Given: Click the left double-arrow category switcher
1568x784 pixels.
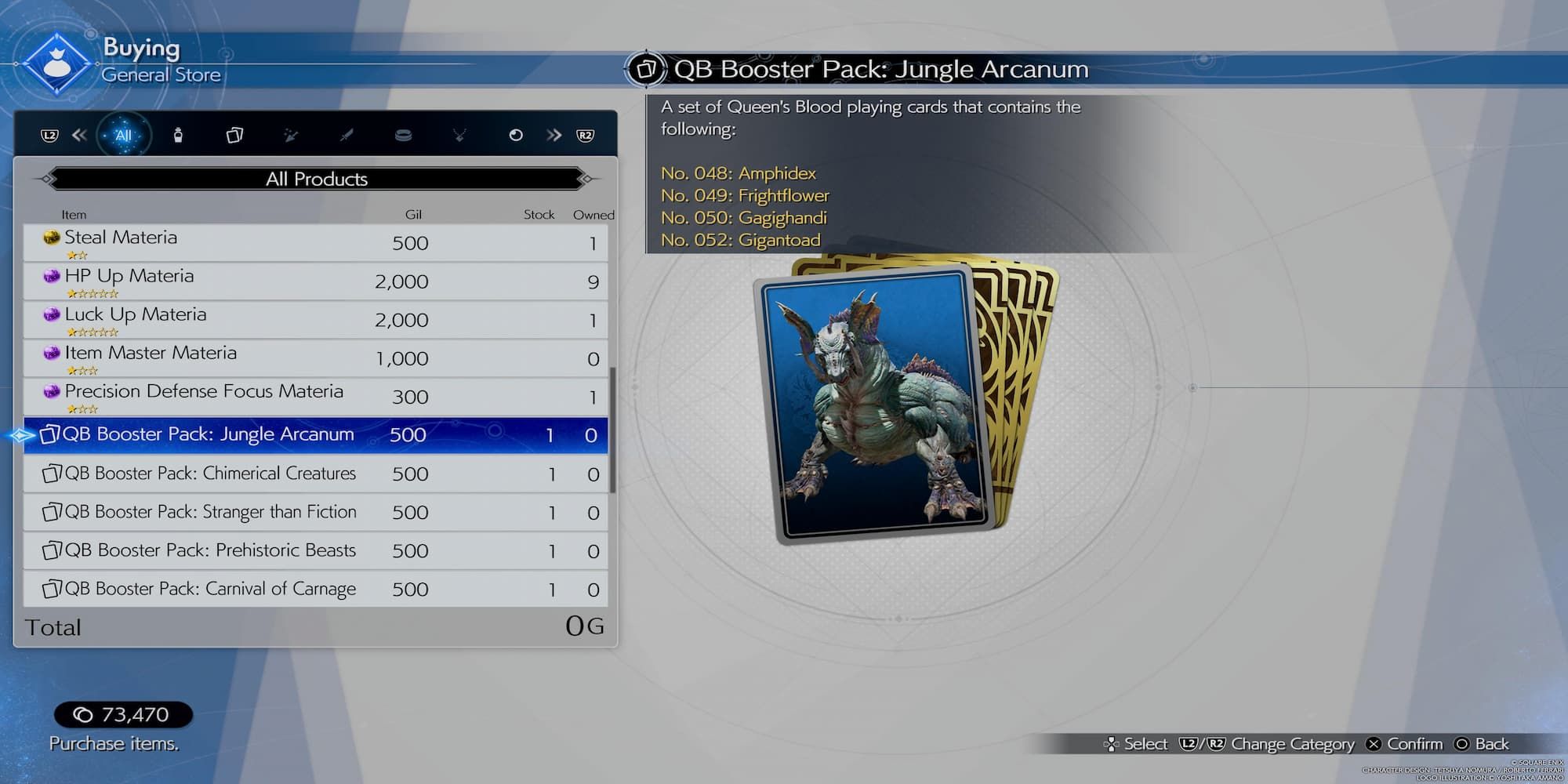Looking at the screenshot, I should coord(79,136).
